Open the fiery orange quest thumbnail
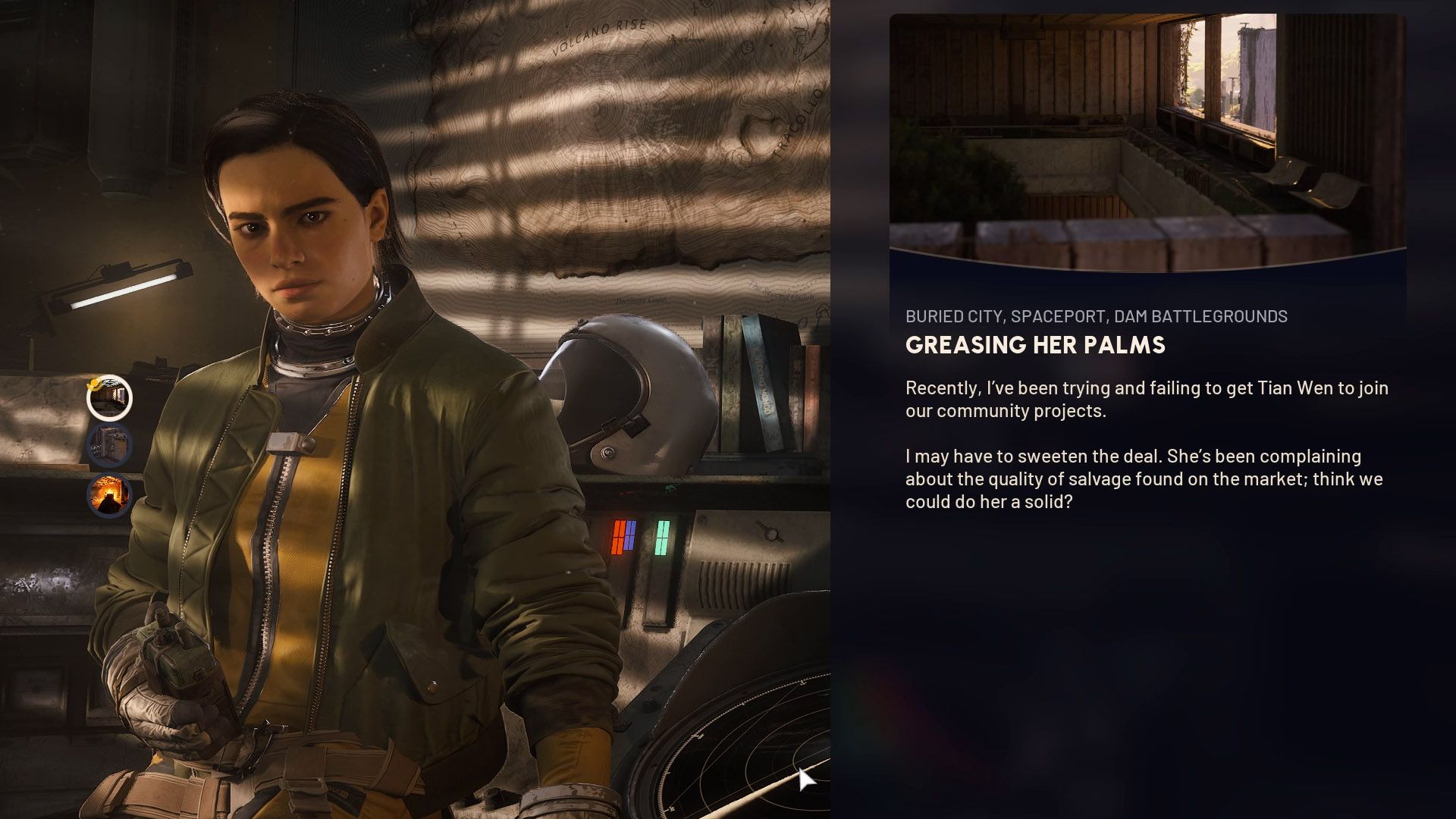This screenshot has width=1456, height=819. [109, 494]
